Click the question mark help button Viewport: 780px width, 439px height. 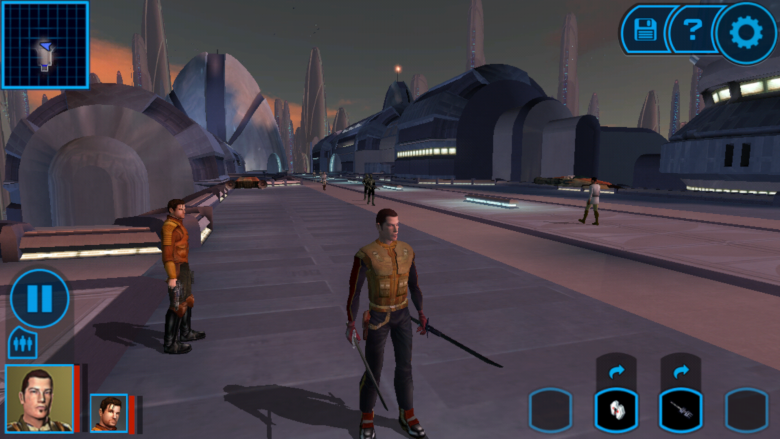pyautogui.click(x=690, y=32)
